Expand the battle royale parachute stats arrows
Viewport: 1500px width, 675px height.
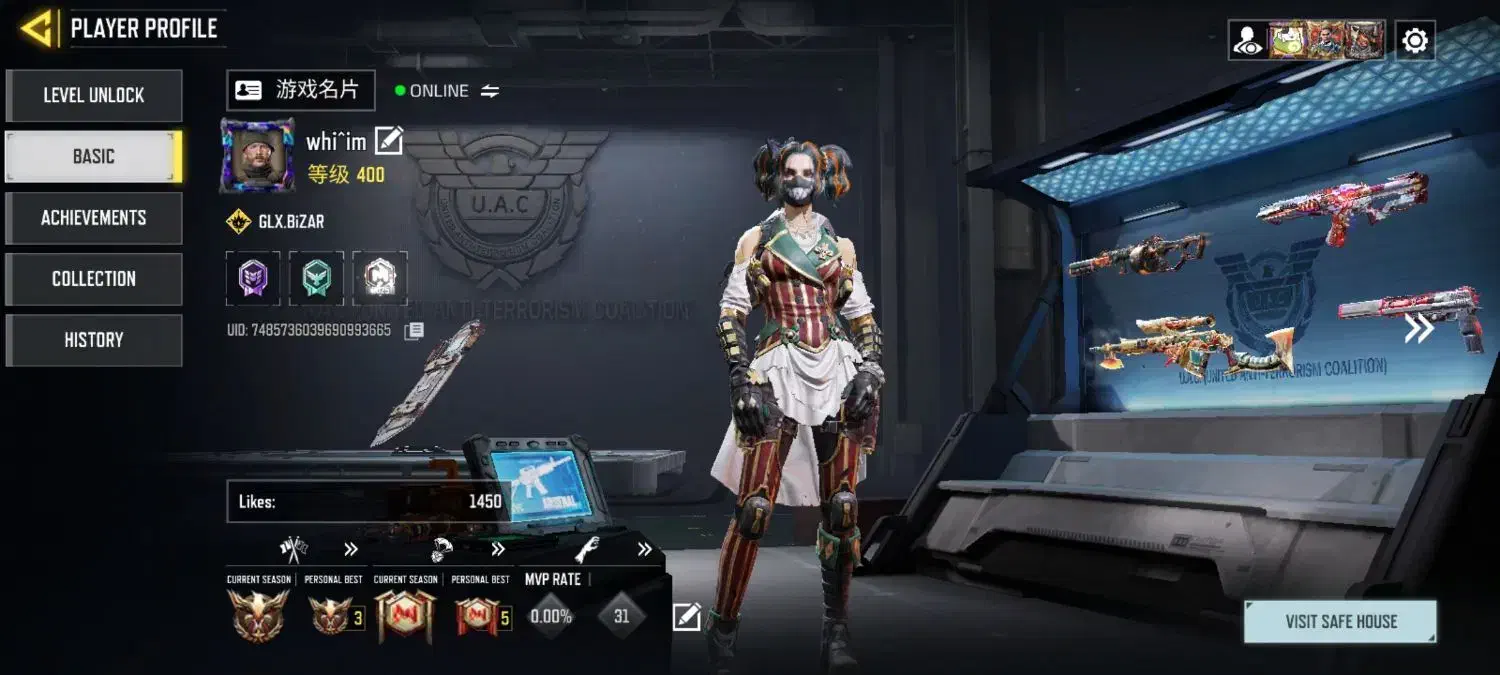(498, 549)
